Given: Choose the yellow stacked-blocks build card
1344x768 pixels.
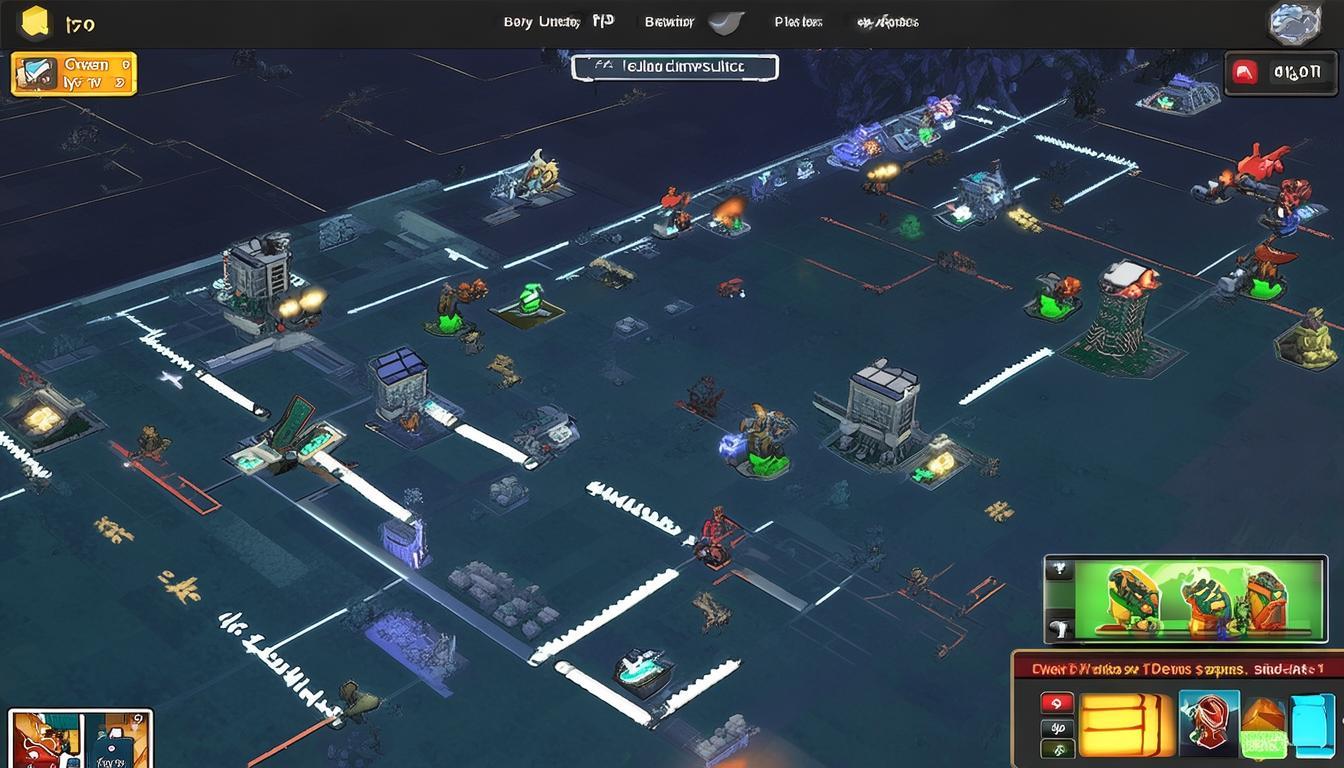Looking at the screenshot, I should point(1125,724).
